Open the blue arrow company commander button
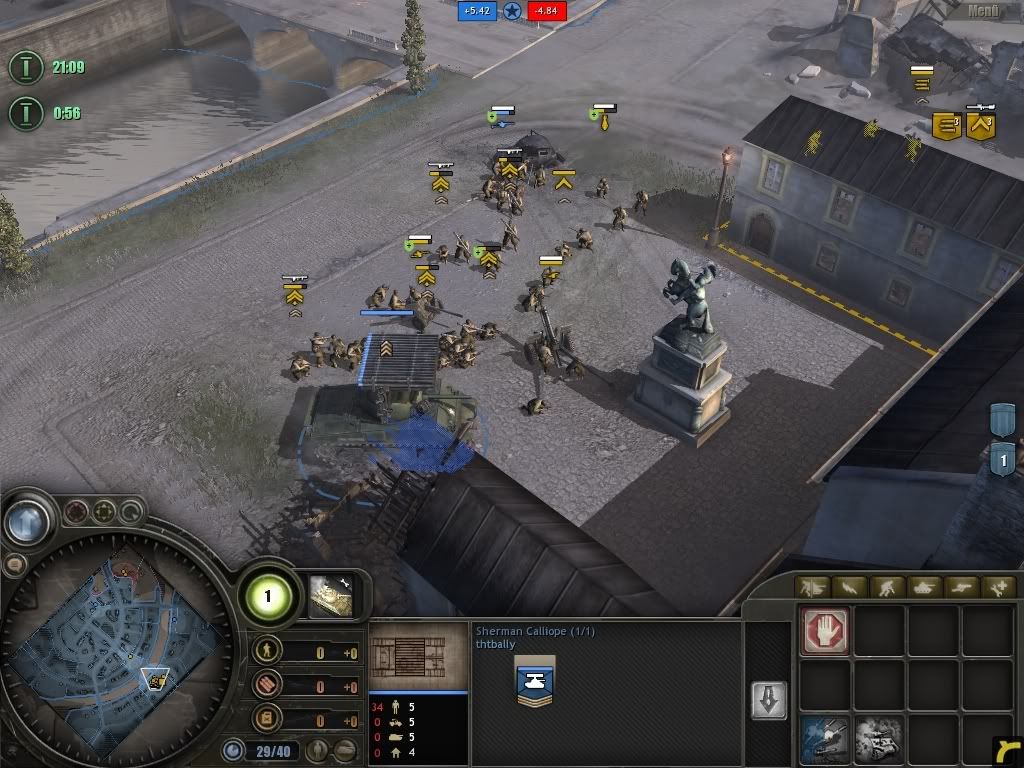Screen dimensions: 1024x768 coord(27,522)
